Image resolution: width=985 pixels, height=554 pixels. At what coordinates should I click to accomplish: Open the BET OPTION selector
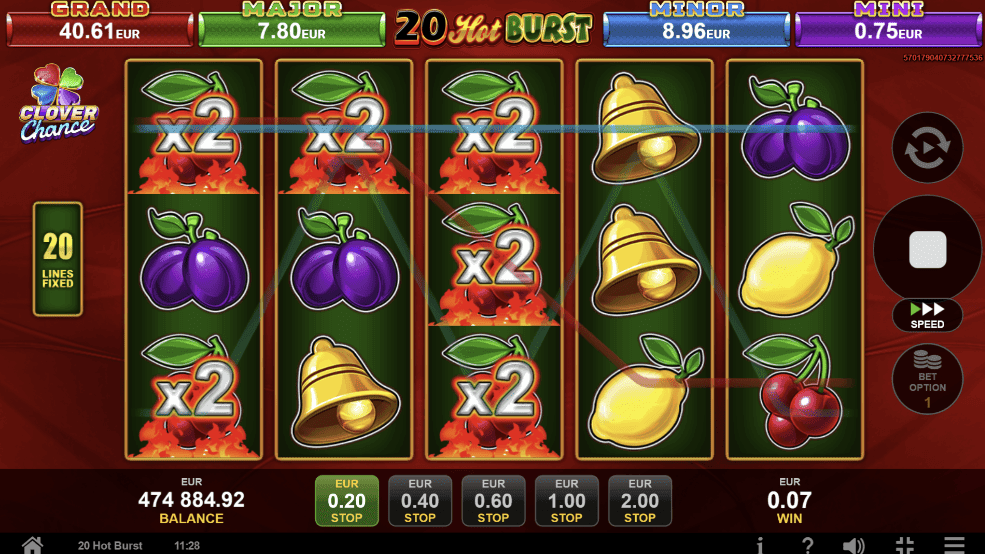(x=927, y=380)
